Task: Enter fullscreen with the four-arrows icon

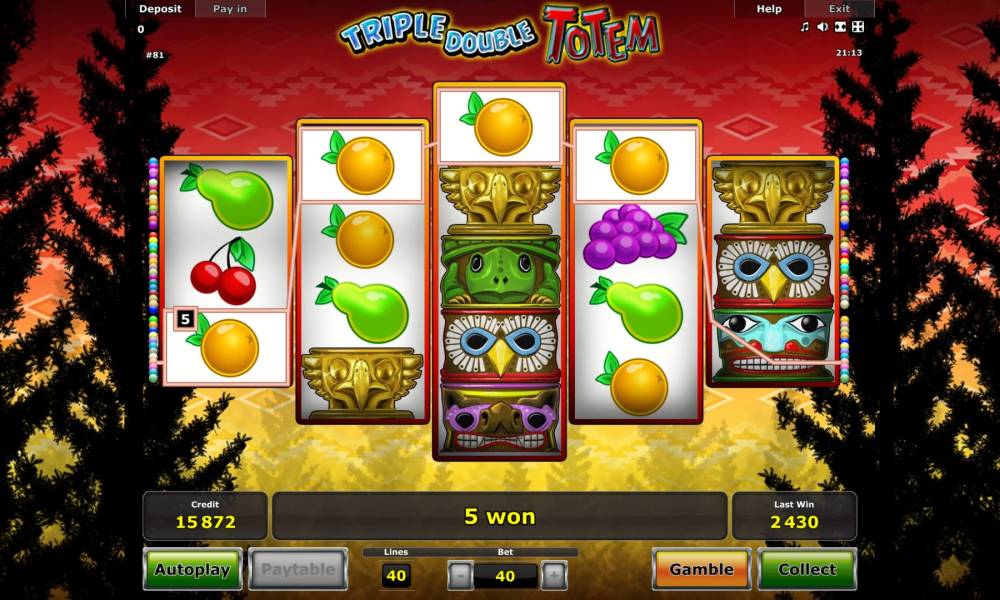Action: (857, 27)
